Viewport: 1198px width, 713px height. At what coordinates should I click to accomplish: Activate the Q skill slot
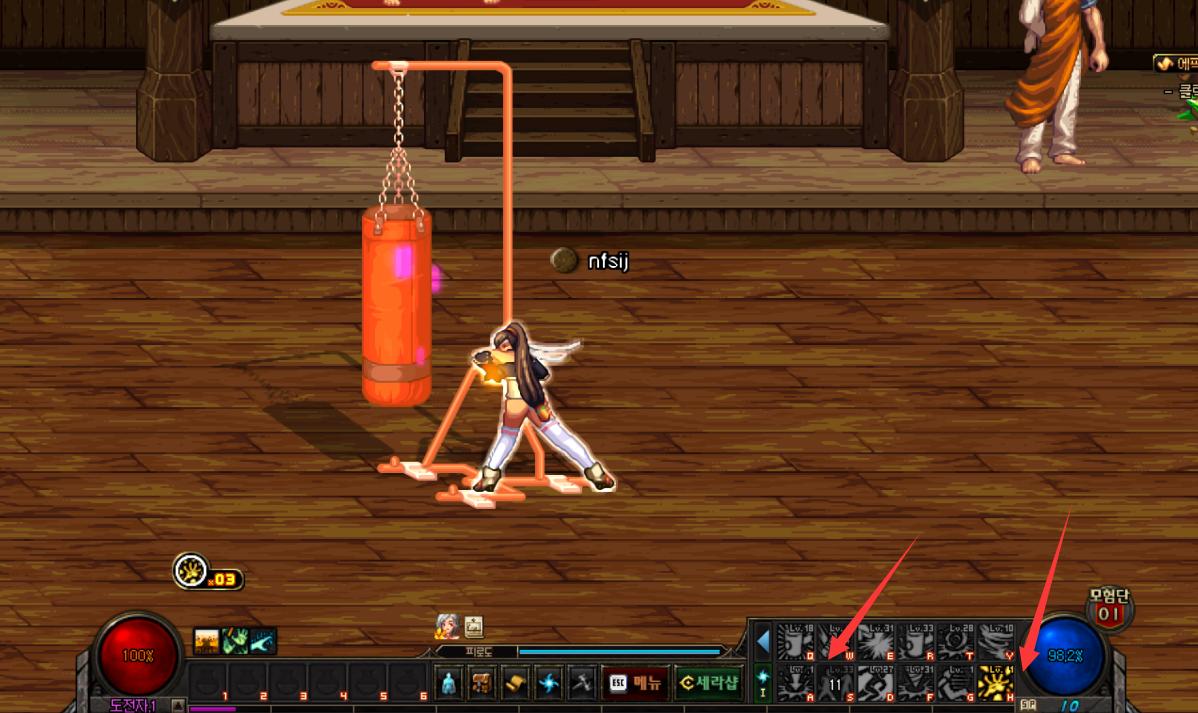[x=796, y=641]
